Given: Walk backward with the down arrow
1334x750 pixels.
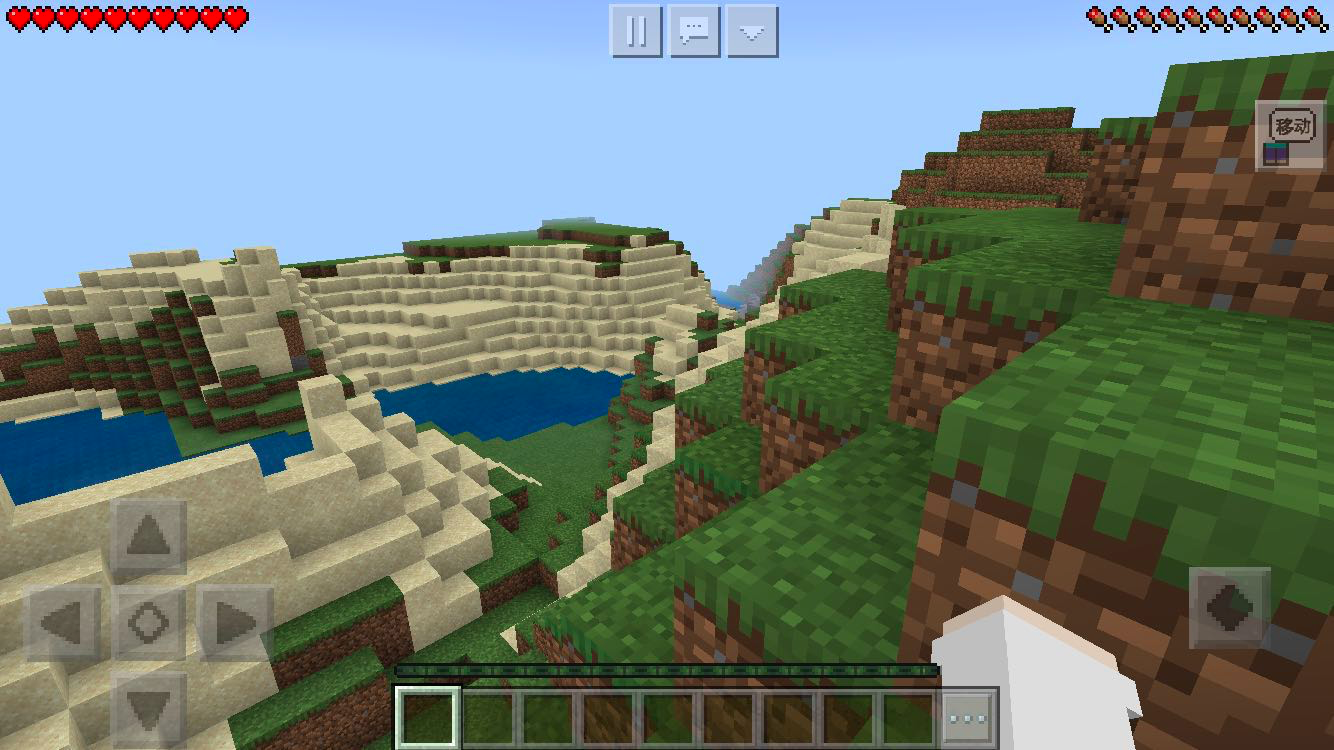Looking at the screenshot, I should (148, 709).
